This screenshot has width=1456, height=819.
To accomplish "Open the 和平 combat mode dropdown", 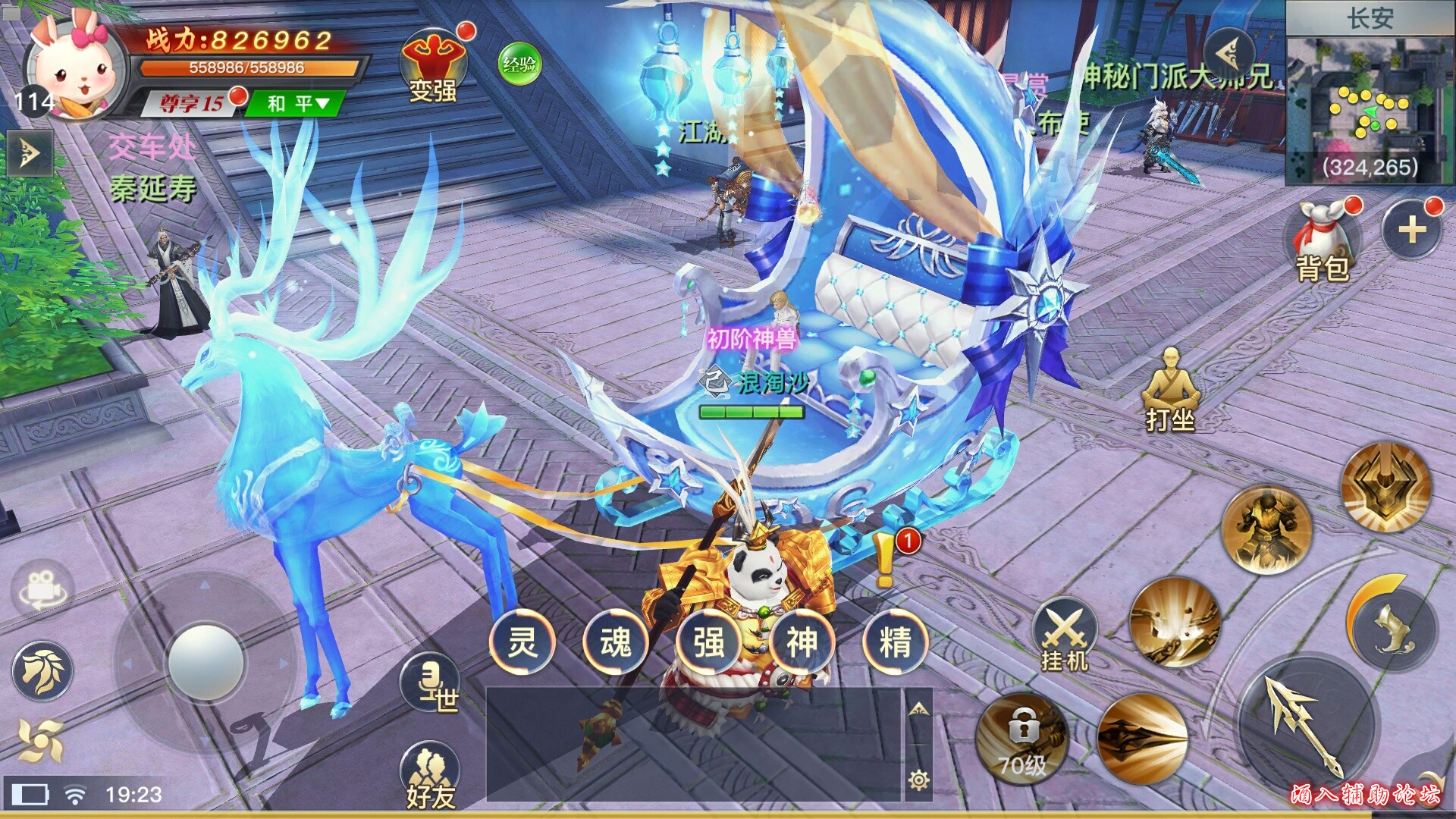I will coord(299,103).
